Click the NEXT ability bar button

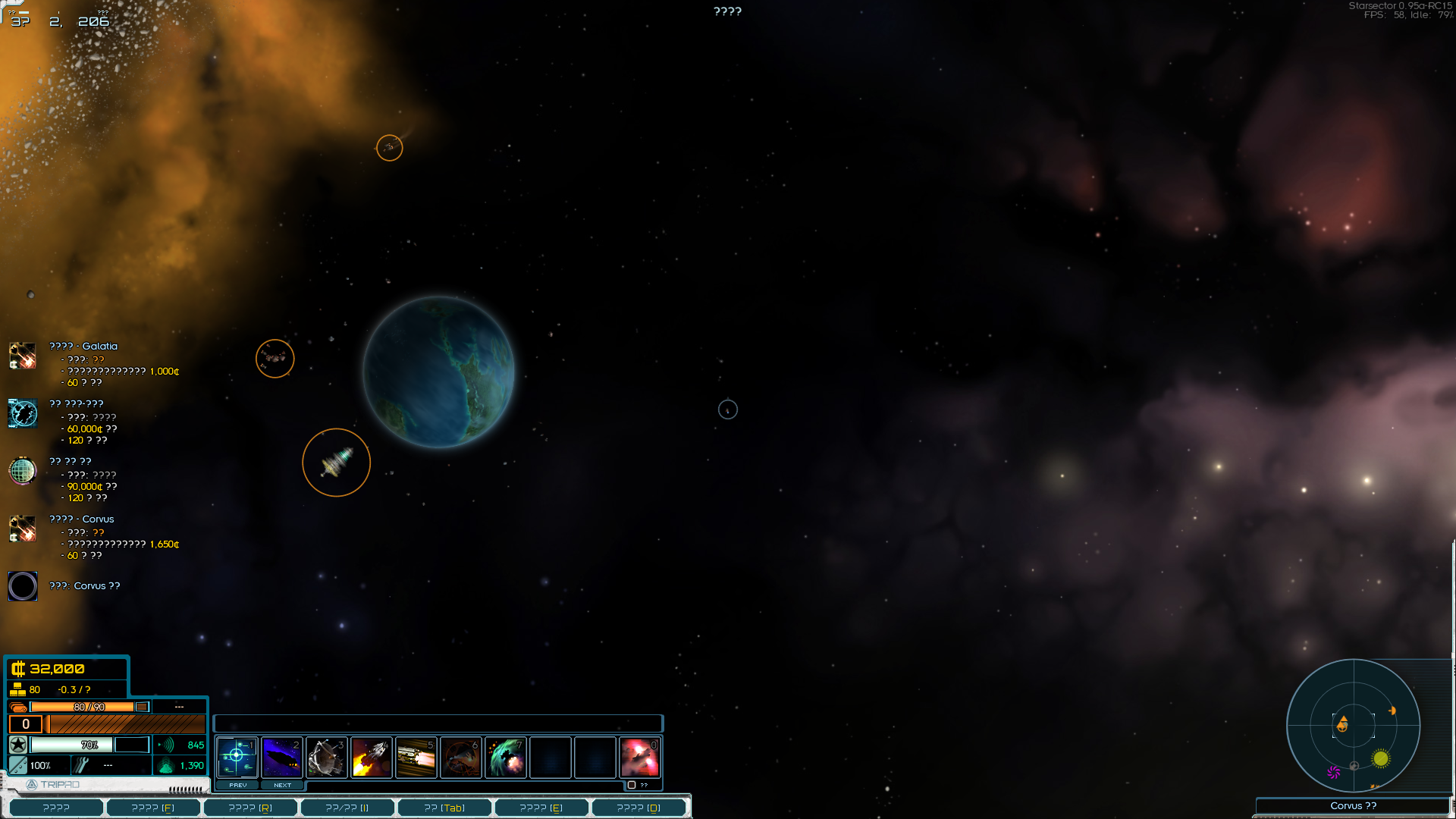tap(282, 785)
